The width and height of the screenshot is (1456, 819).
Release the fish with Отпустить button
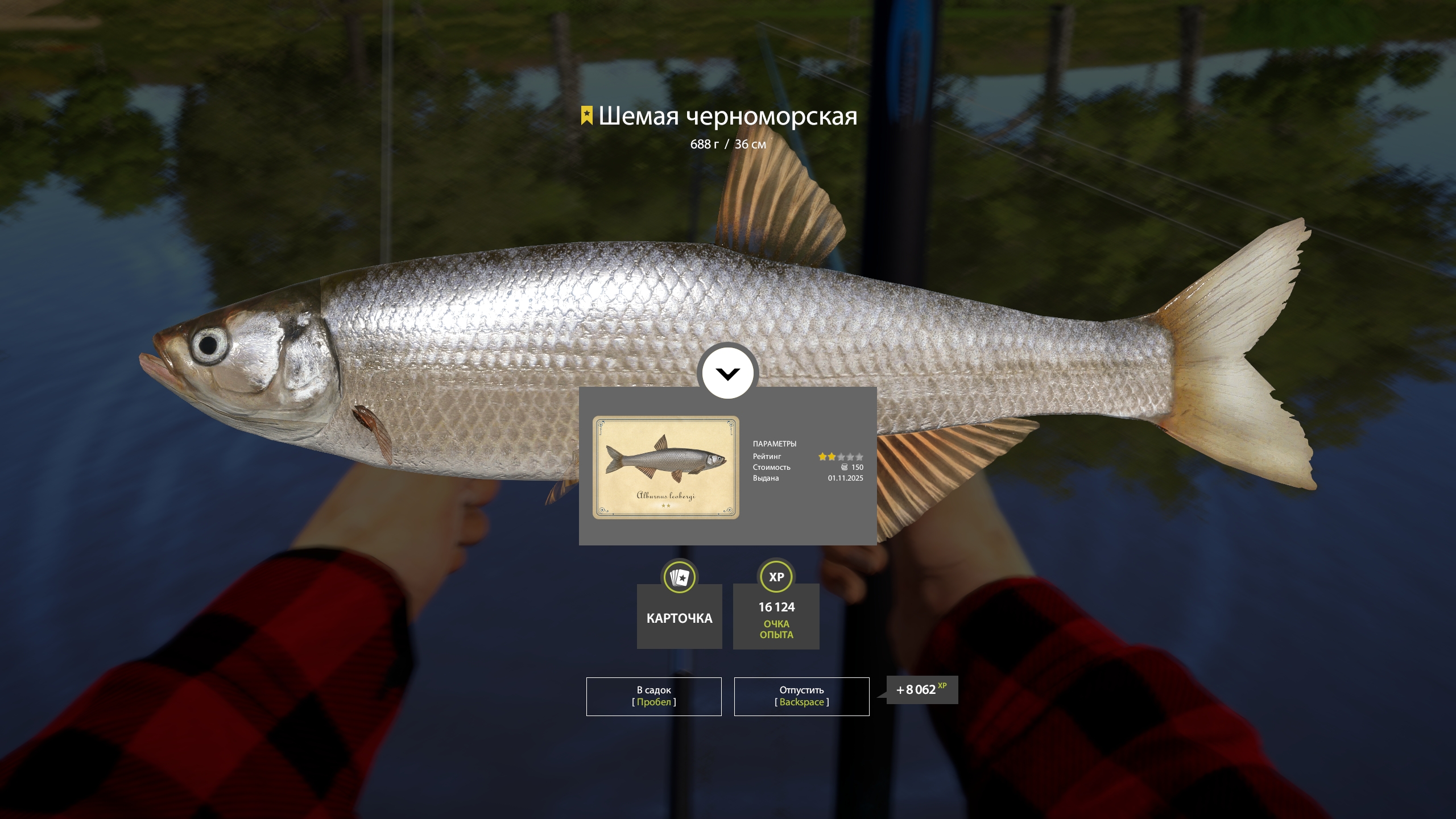pyautogui.click(x=801, y=696)
